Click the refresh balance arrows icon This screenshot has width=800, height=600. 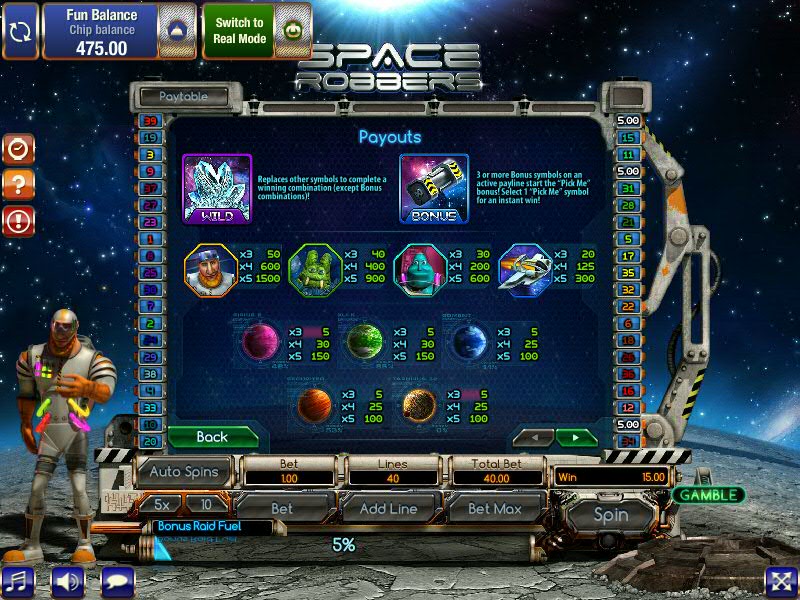(20, 31)
